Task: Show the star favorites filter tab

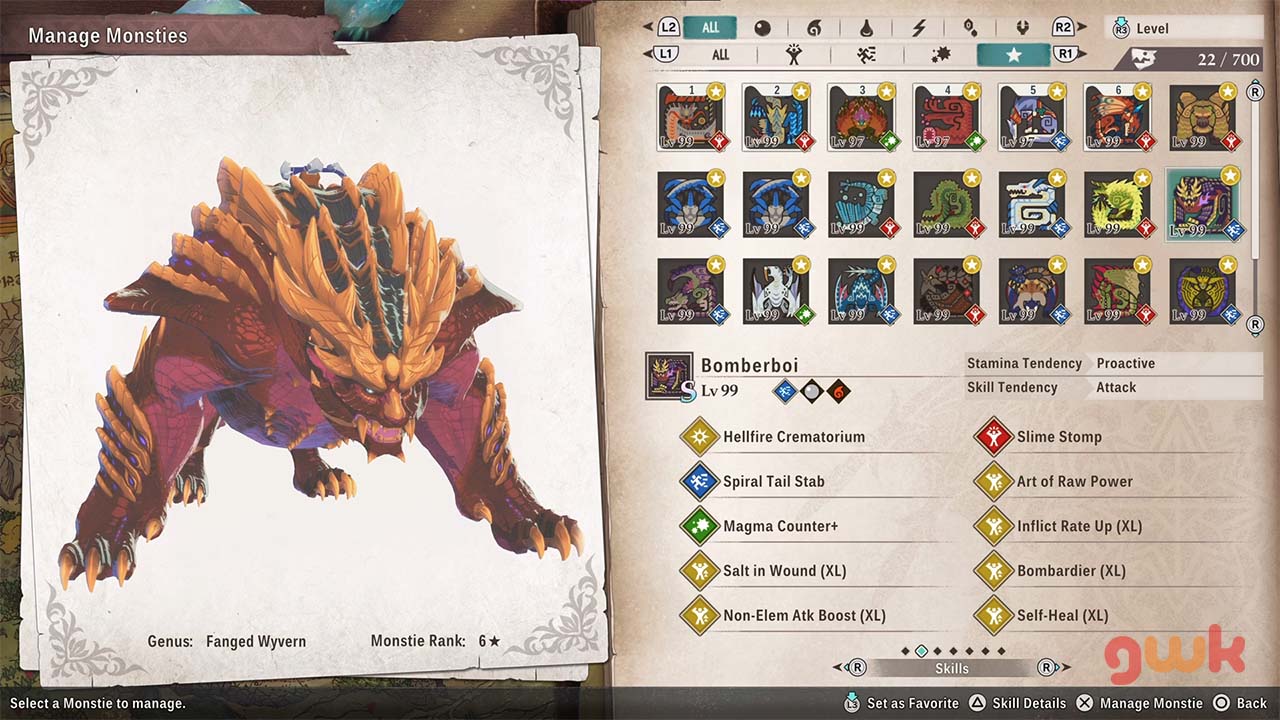Action: pyautogui.click(x=1013, y=55)
